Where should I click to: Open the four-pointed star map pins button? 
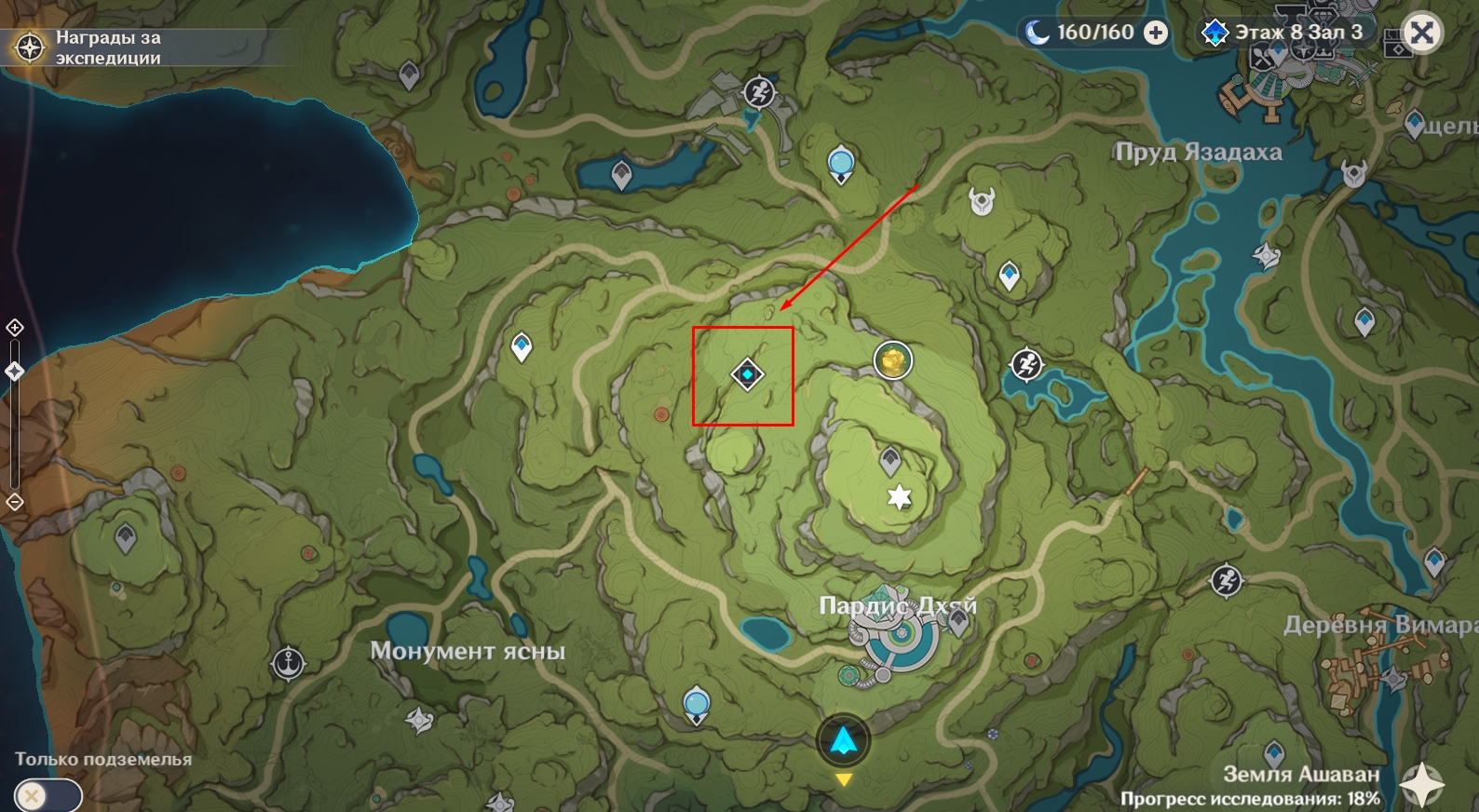point(1422,784)
